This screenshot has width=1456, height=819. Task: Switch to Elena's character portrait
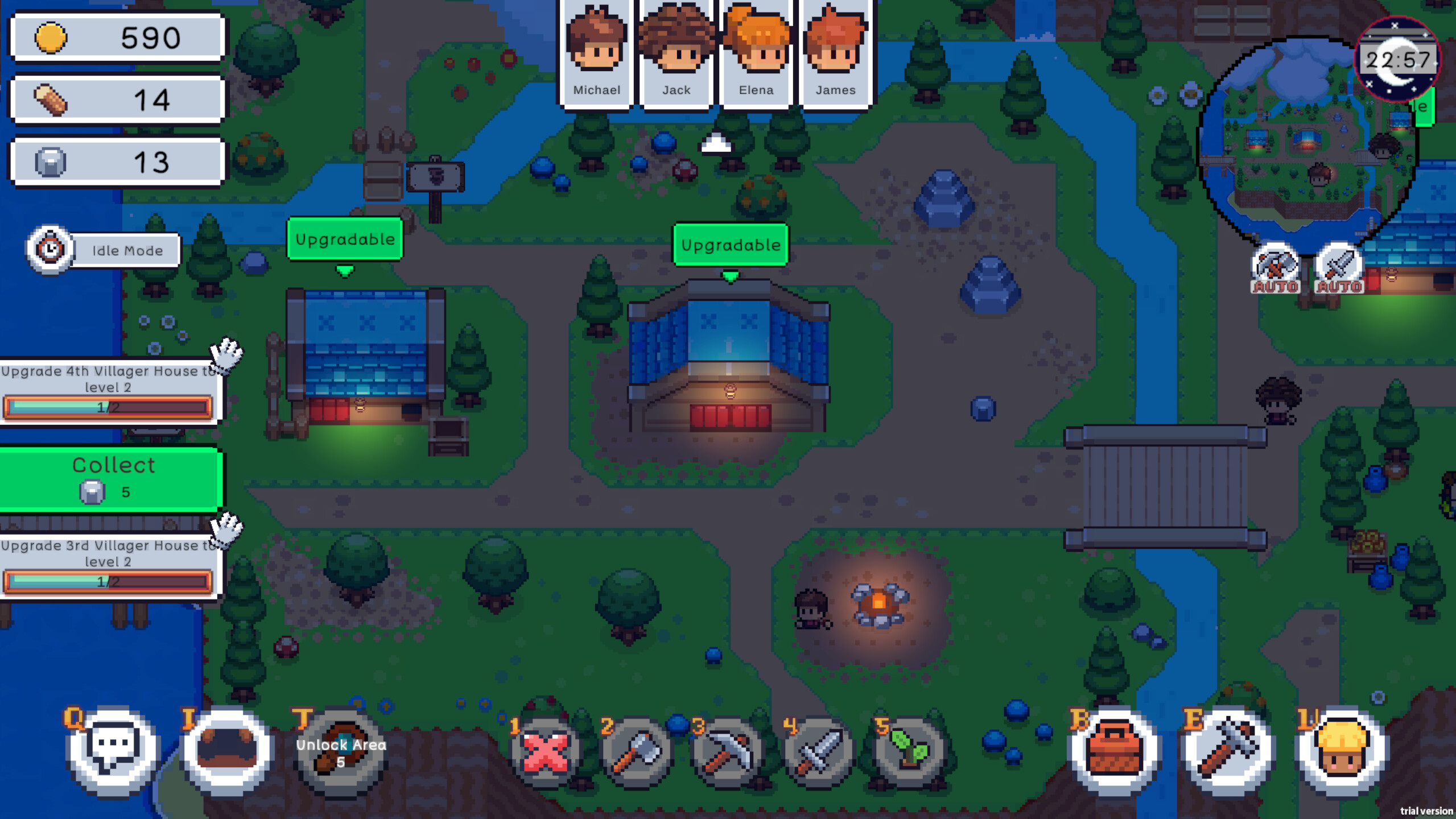pyautogui.click(x=756, y=51)
